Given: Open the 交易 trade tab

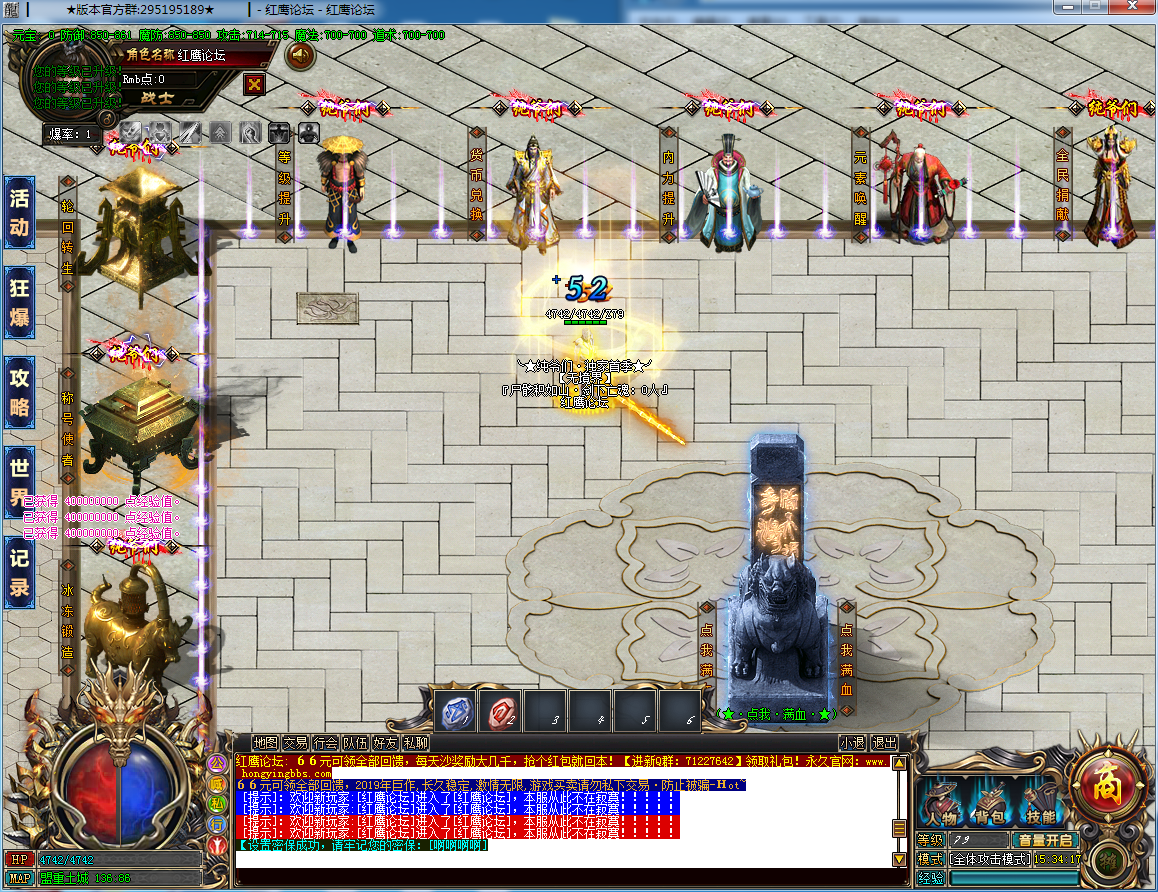Looking at the screenshot, I should click(x=295, y=743).
